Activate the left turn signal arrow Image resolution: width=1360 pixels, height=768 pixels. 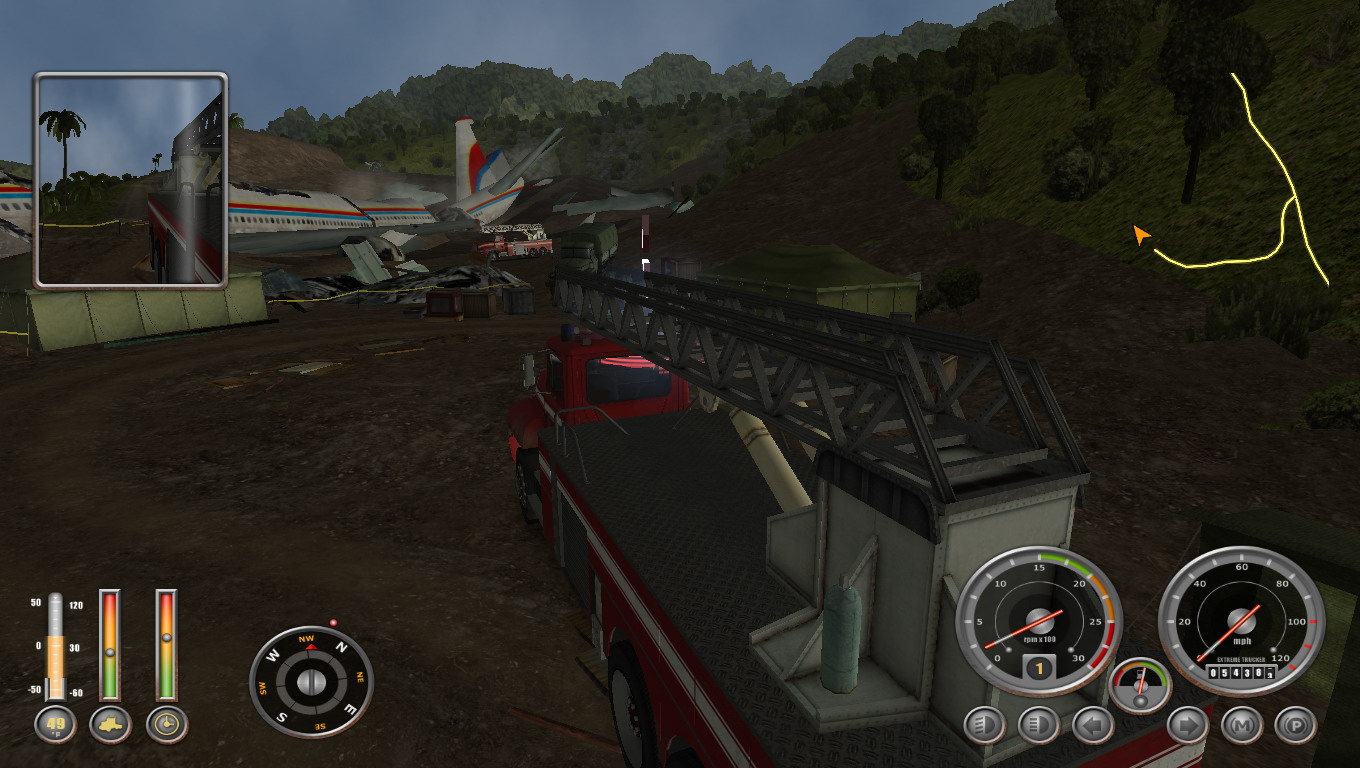pyautogui.click(x=1092, y=725)
